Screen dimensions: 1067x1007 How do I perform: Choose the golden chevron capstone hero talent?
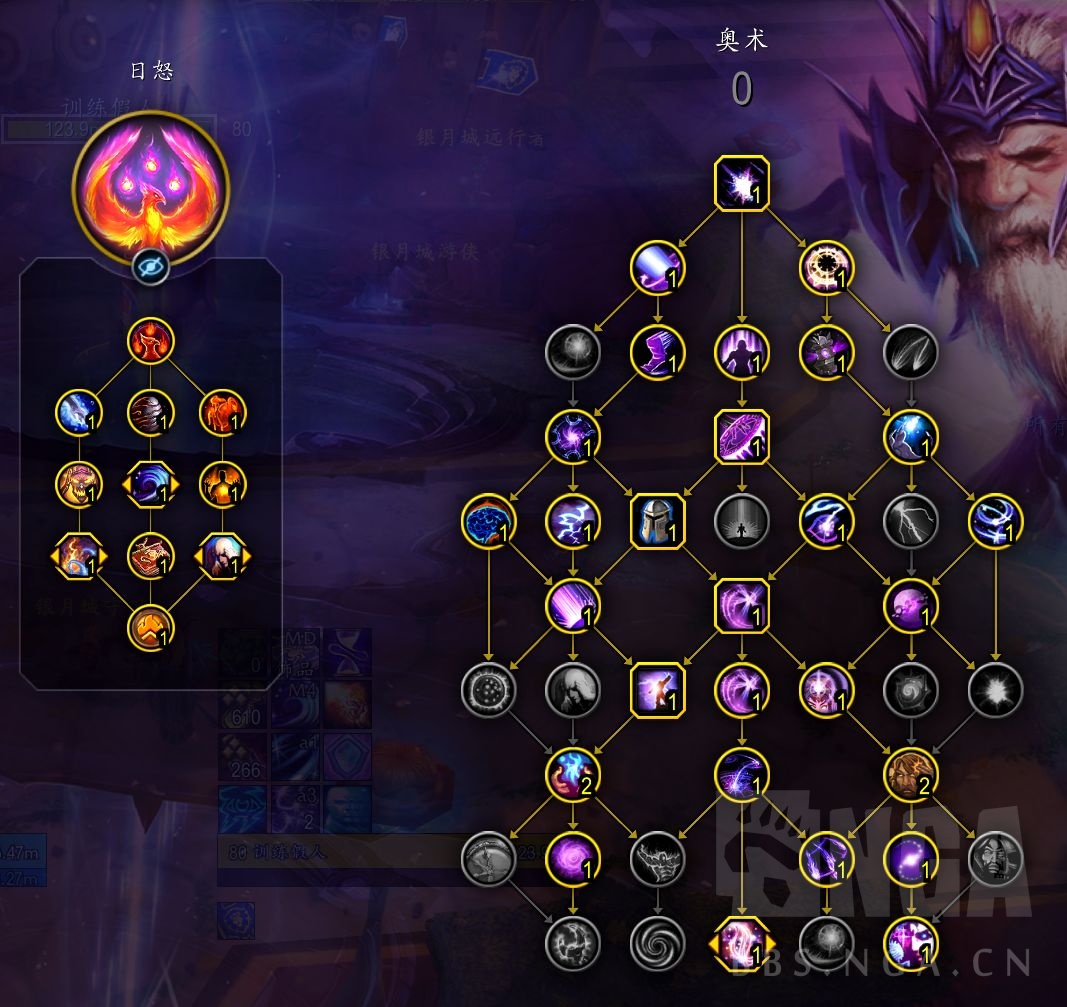pos(151,629)
